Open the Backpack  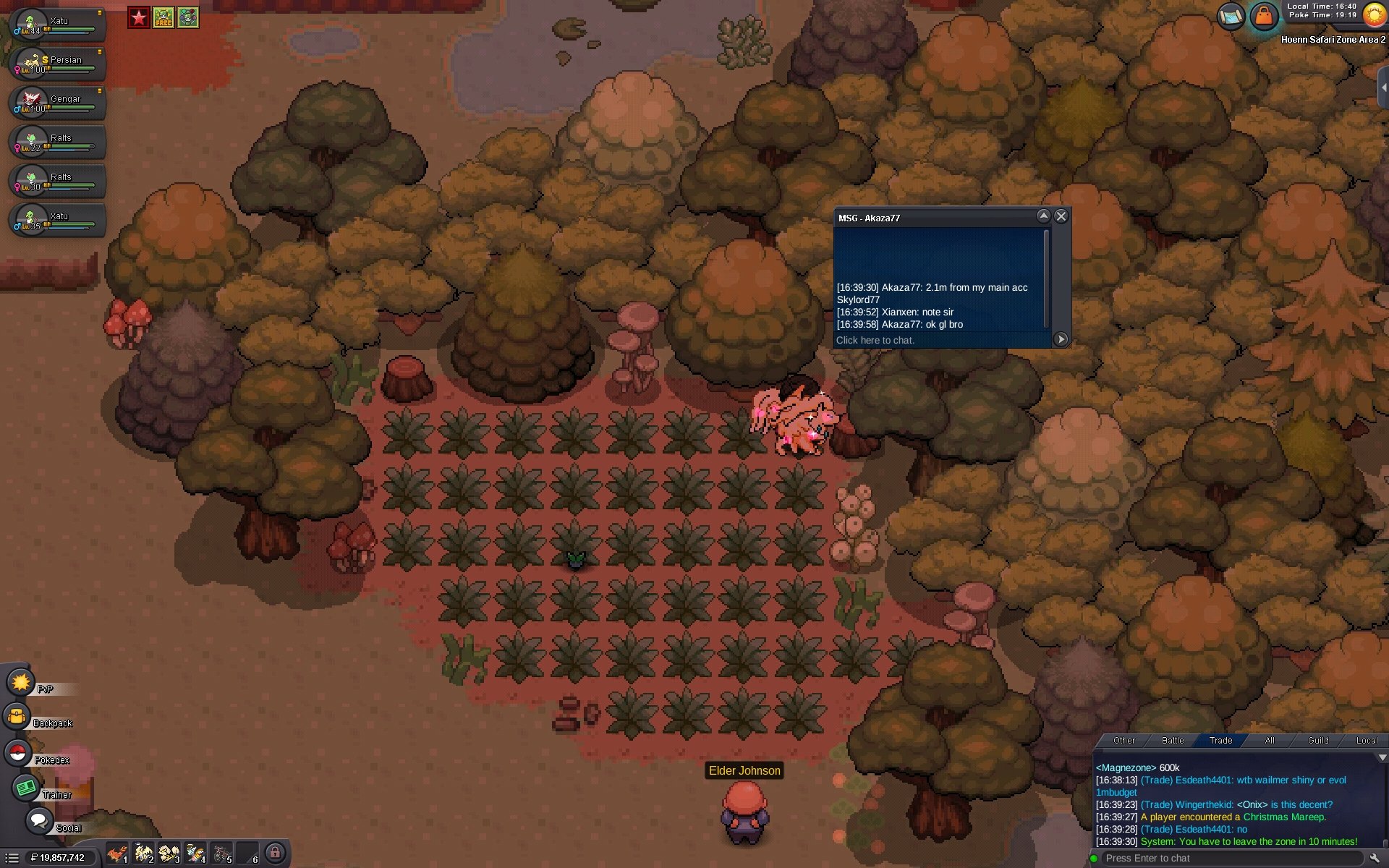pos(17,717)
